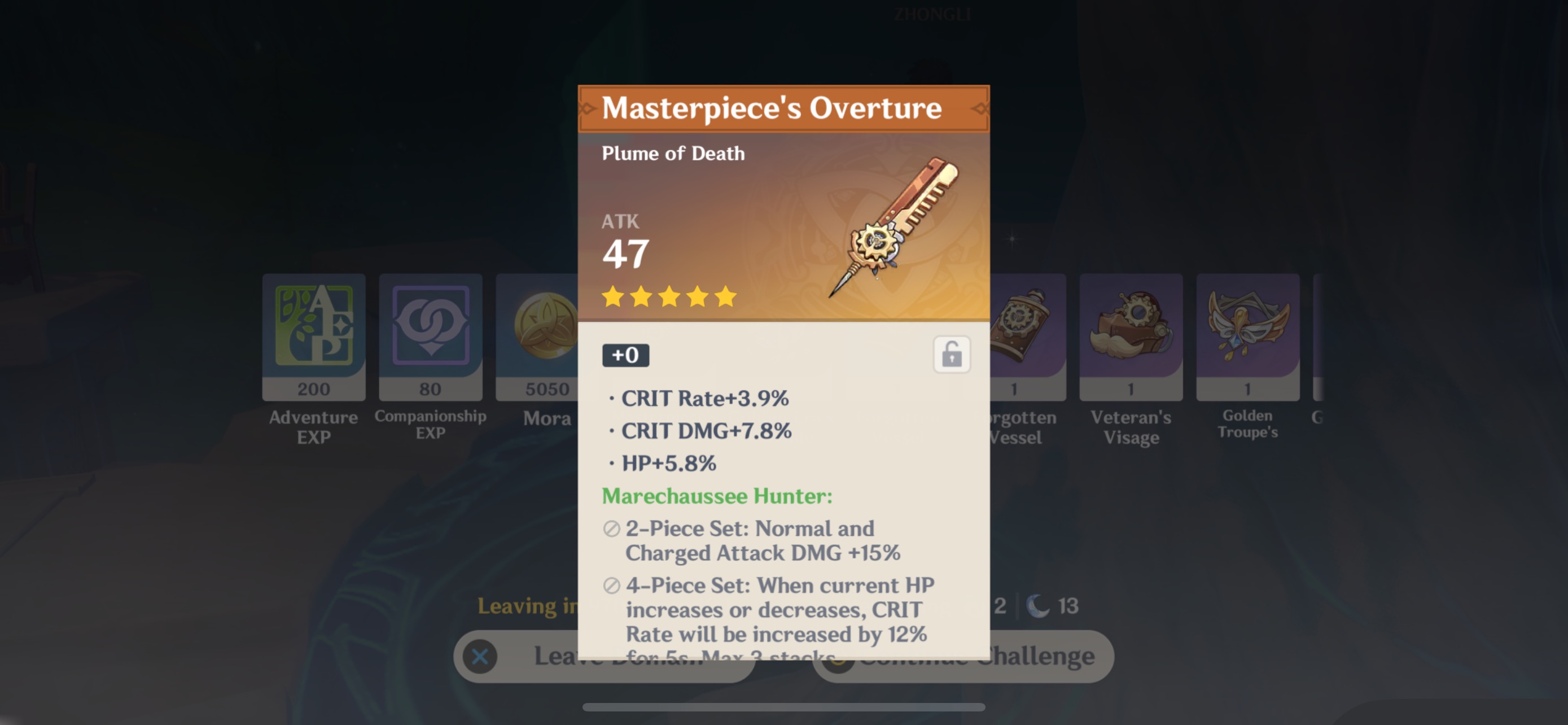Select the Companionship EXP reward tile
Screen dimensions: 1568x725
(x=430, y=337)
